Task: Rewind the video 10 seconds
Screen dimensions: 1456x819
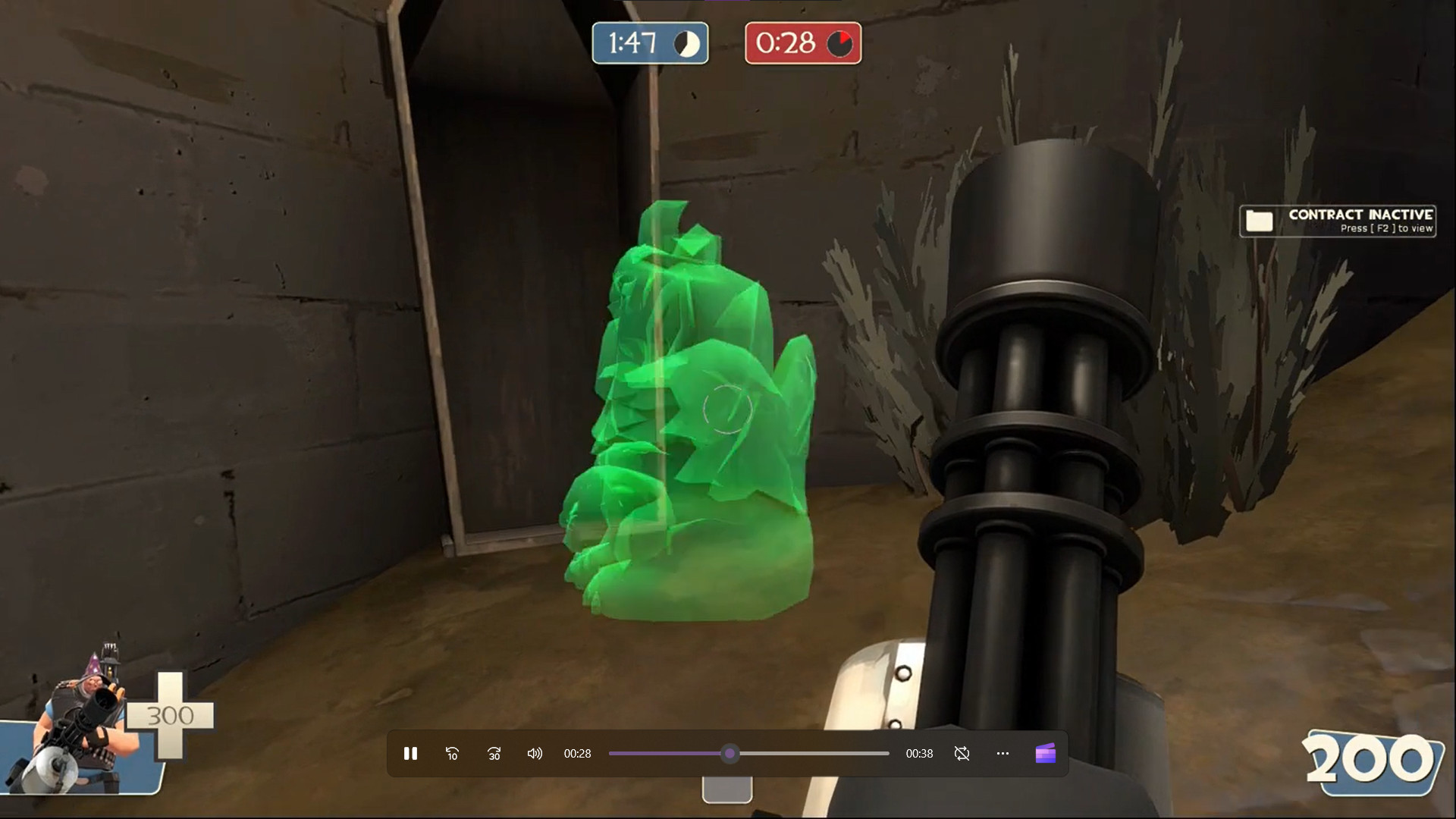Action: (452, 753)
